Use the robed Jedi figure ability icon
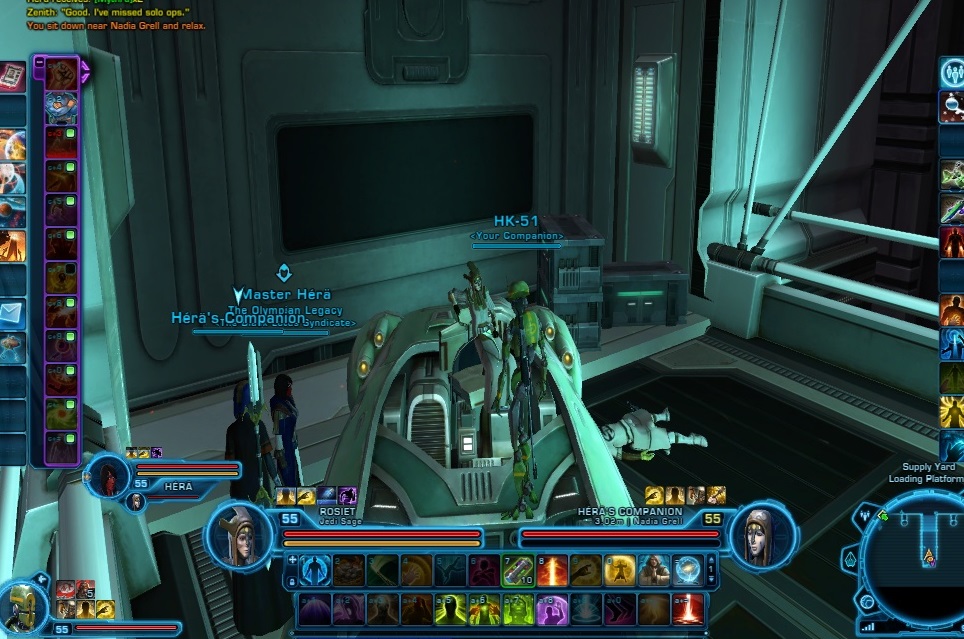This screenshot has width=964, height=639. coord(654,569)
